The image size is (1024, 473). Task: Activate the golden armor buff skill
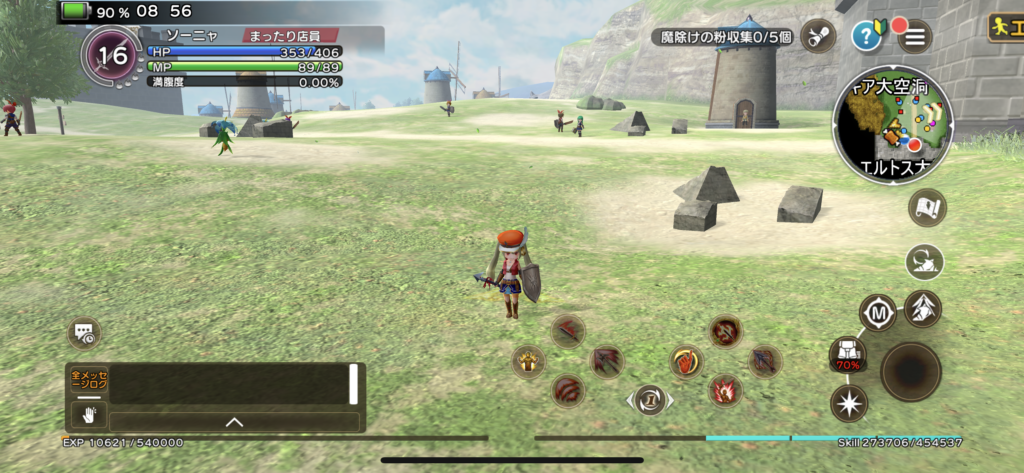click(x=528, y=361)
